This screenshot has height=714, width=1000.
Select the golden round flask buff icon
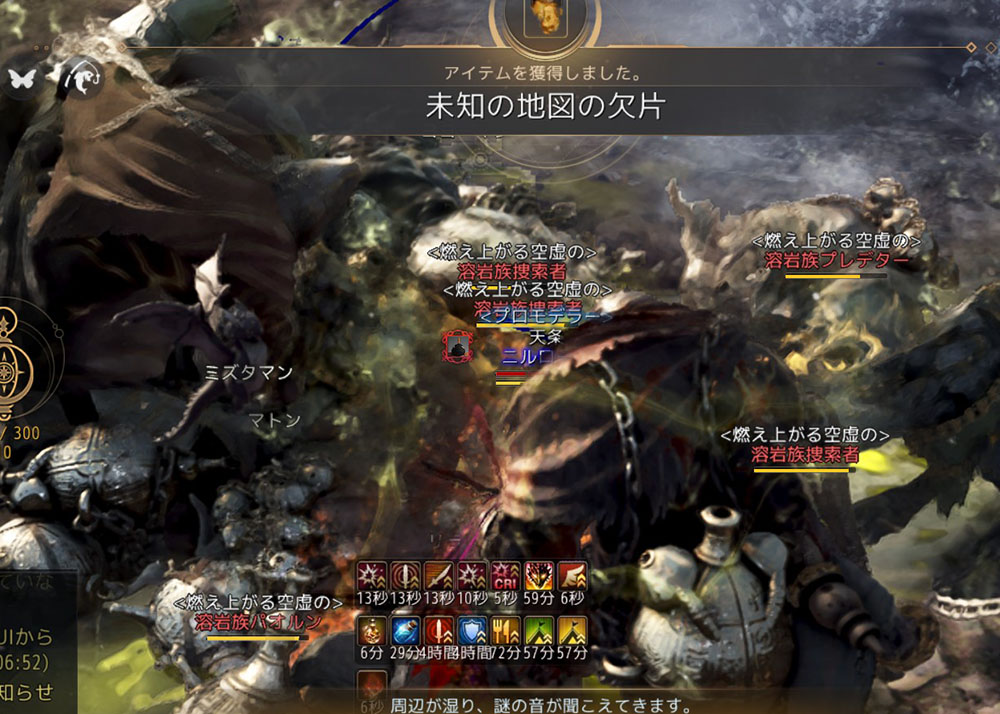[371, 631]
